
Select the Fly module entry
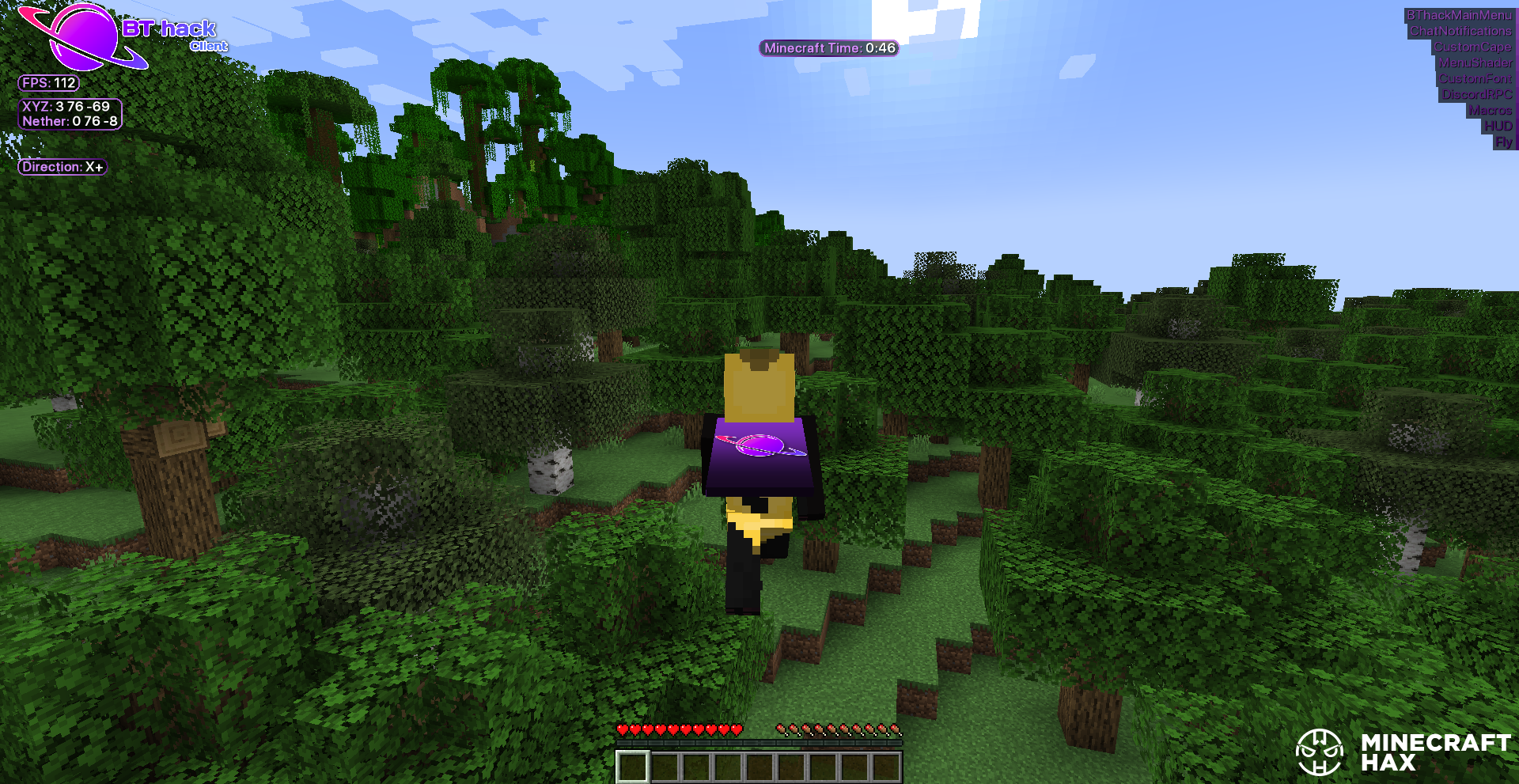(1503, 142)
